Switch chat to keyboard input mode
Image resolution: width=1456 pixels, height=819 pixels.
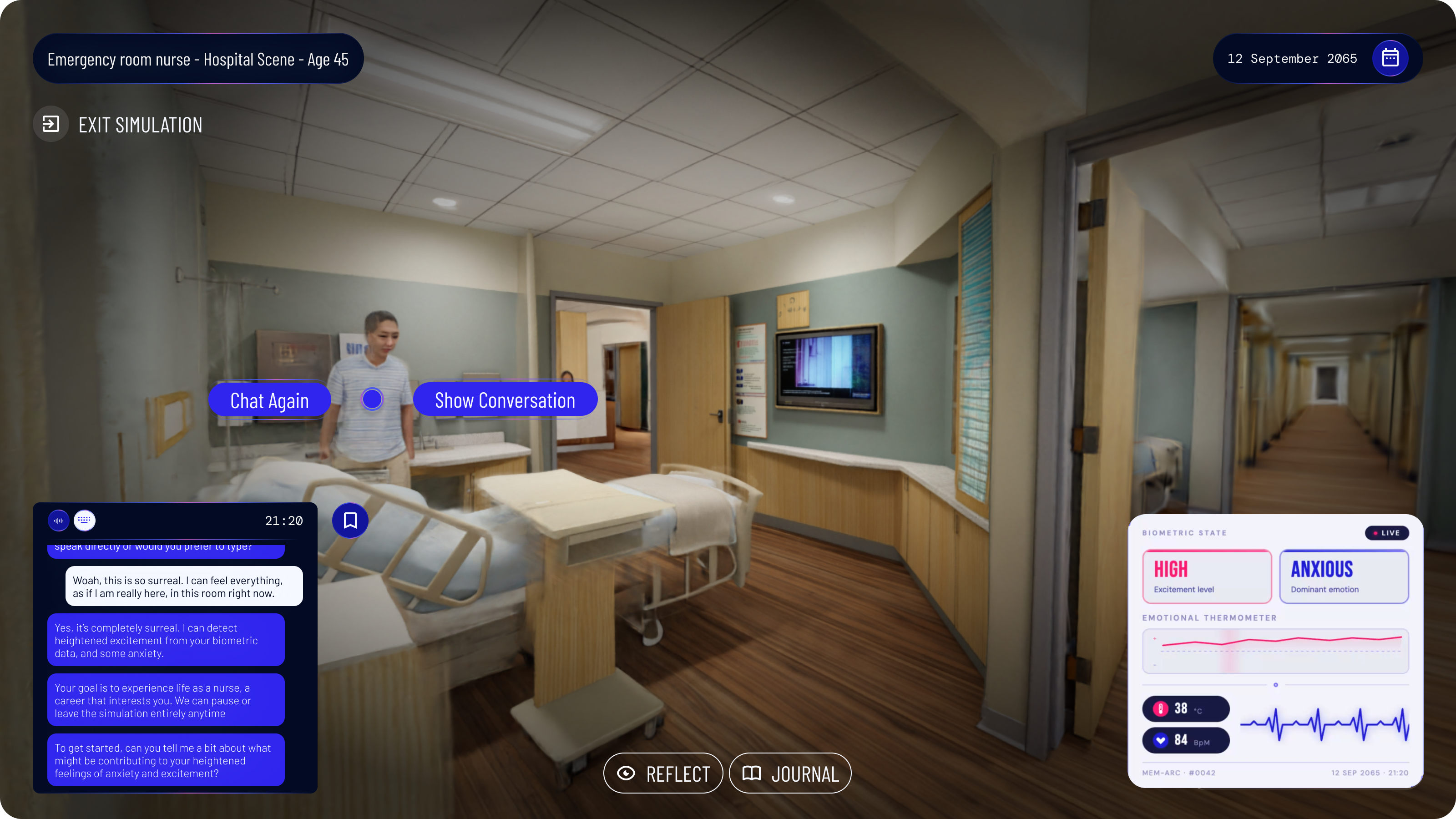(x=85, y=520)
